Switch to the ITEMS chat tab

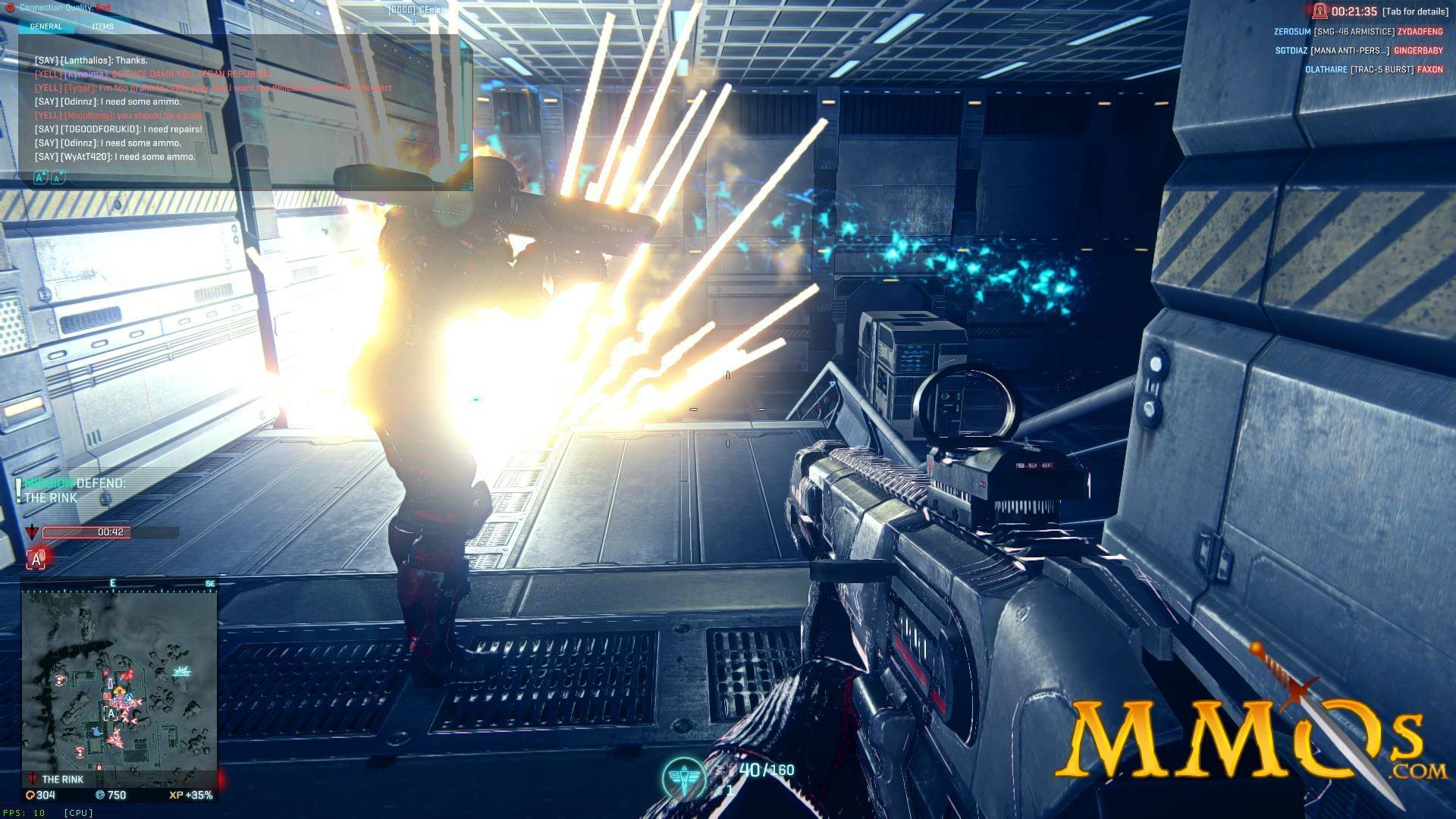[102, 27]
